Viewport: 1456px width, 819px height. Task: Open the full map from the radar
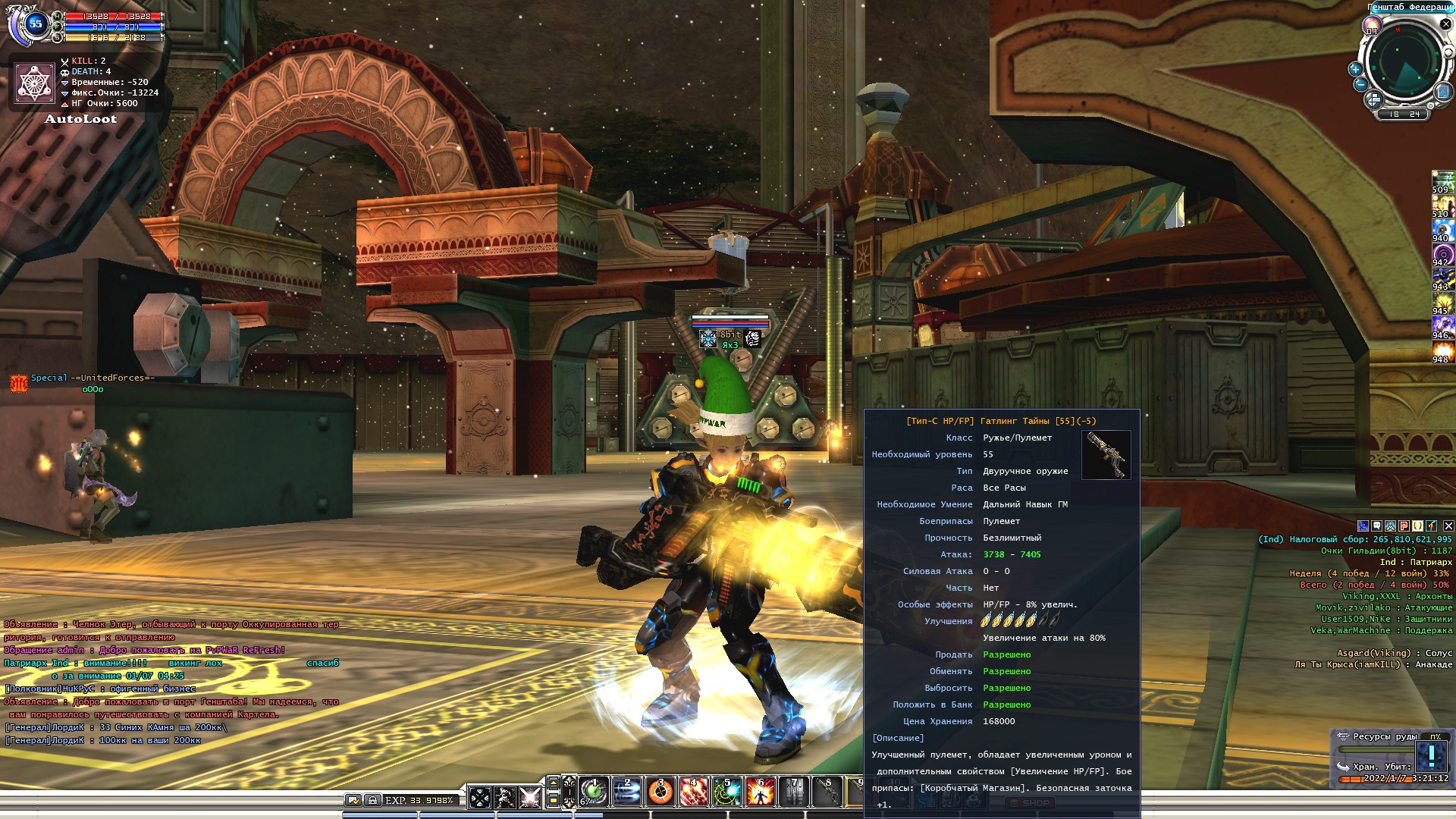point(1443,93)
